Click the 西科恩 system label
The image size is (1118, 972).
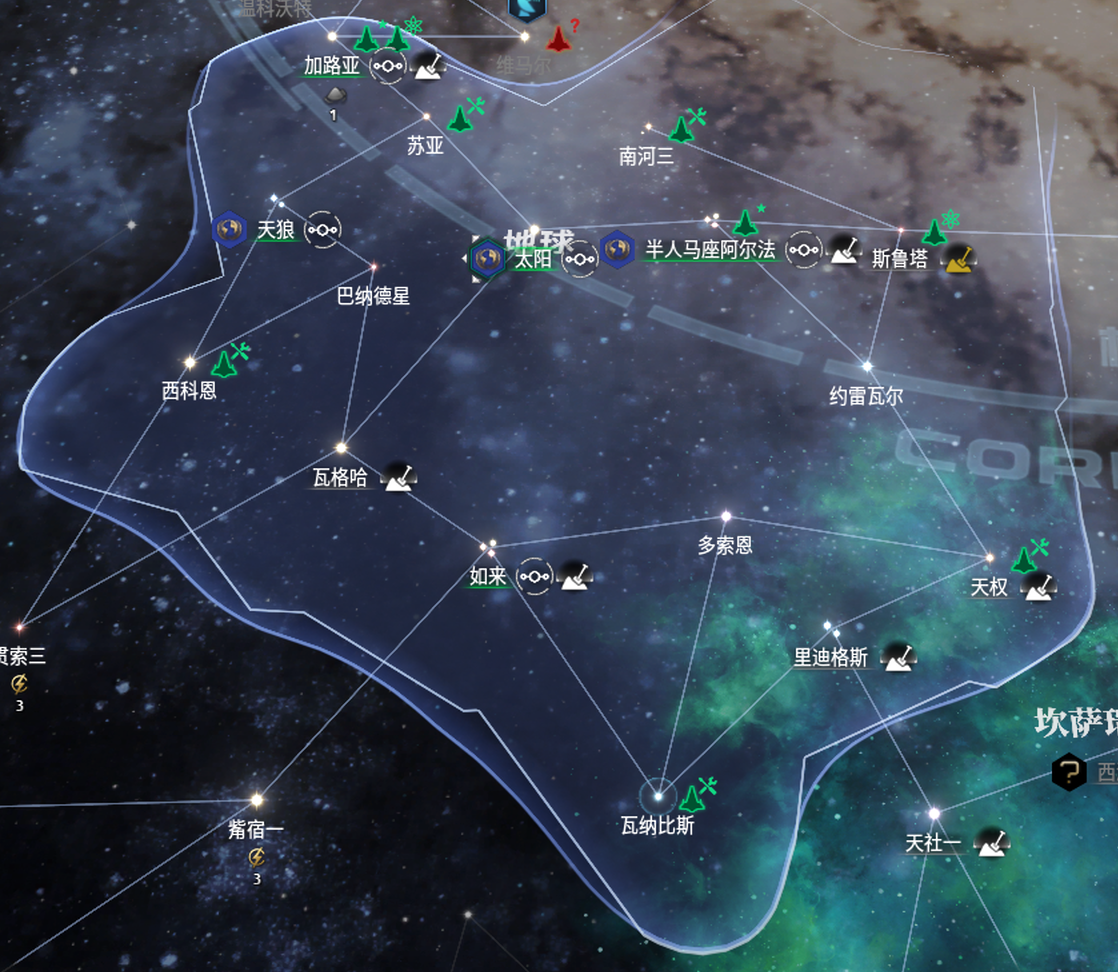(x=189, y=389)
